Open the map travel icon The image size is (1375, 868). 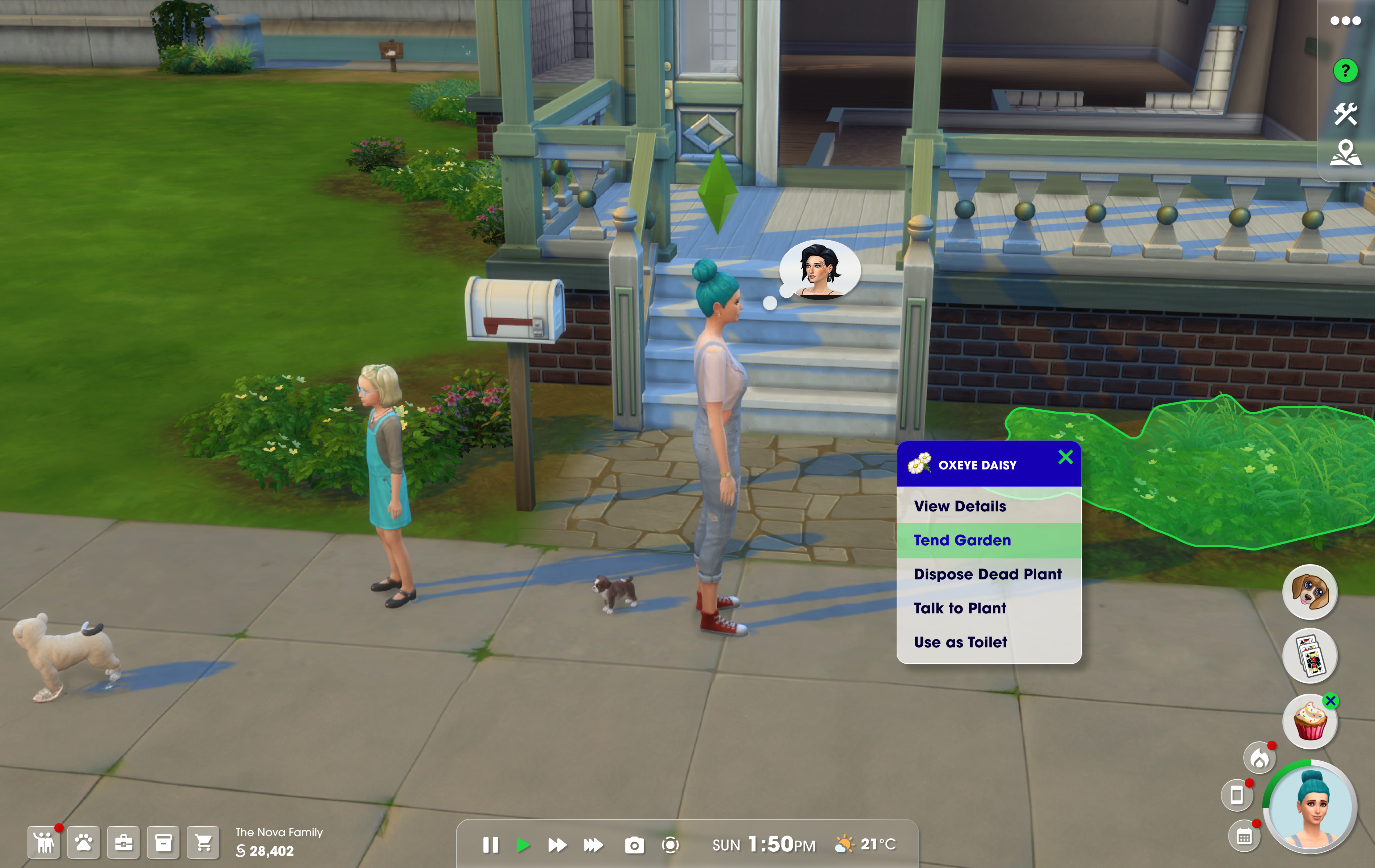tap(1345, 153)
